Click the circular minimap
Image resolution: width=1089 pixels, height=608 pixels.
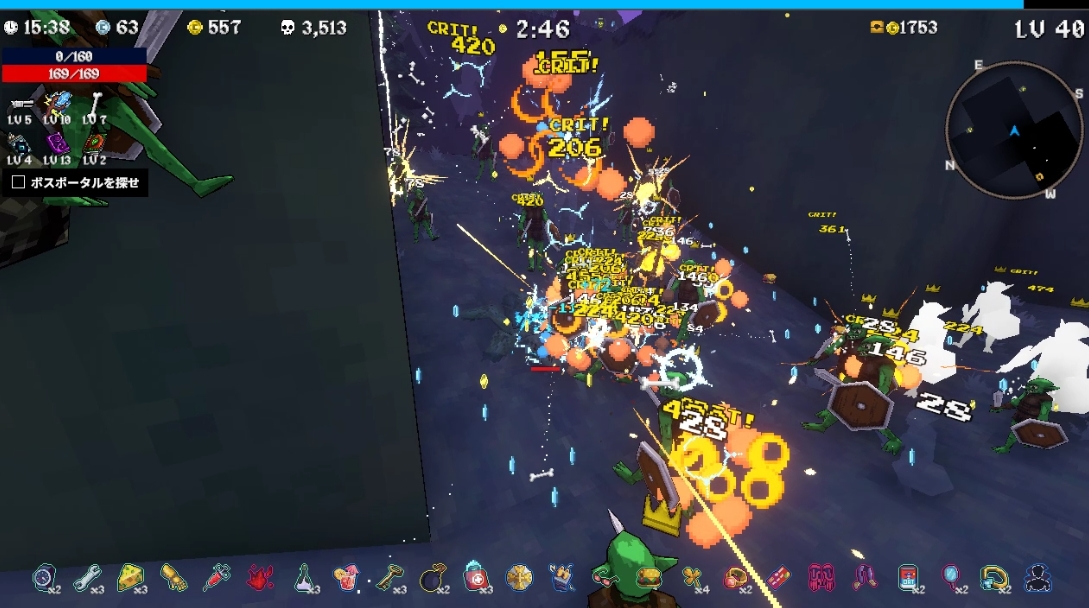point(1012,130)
